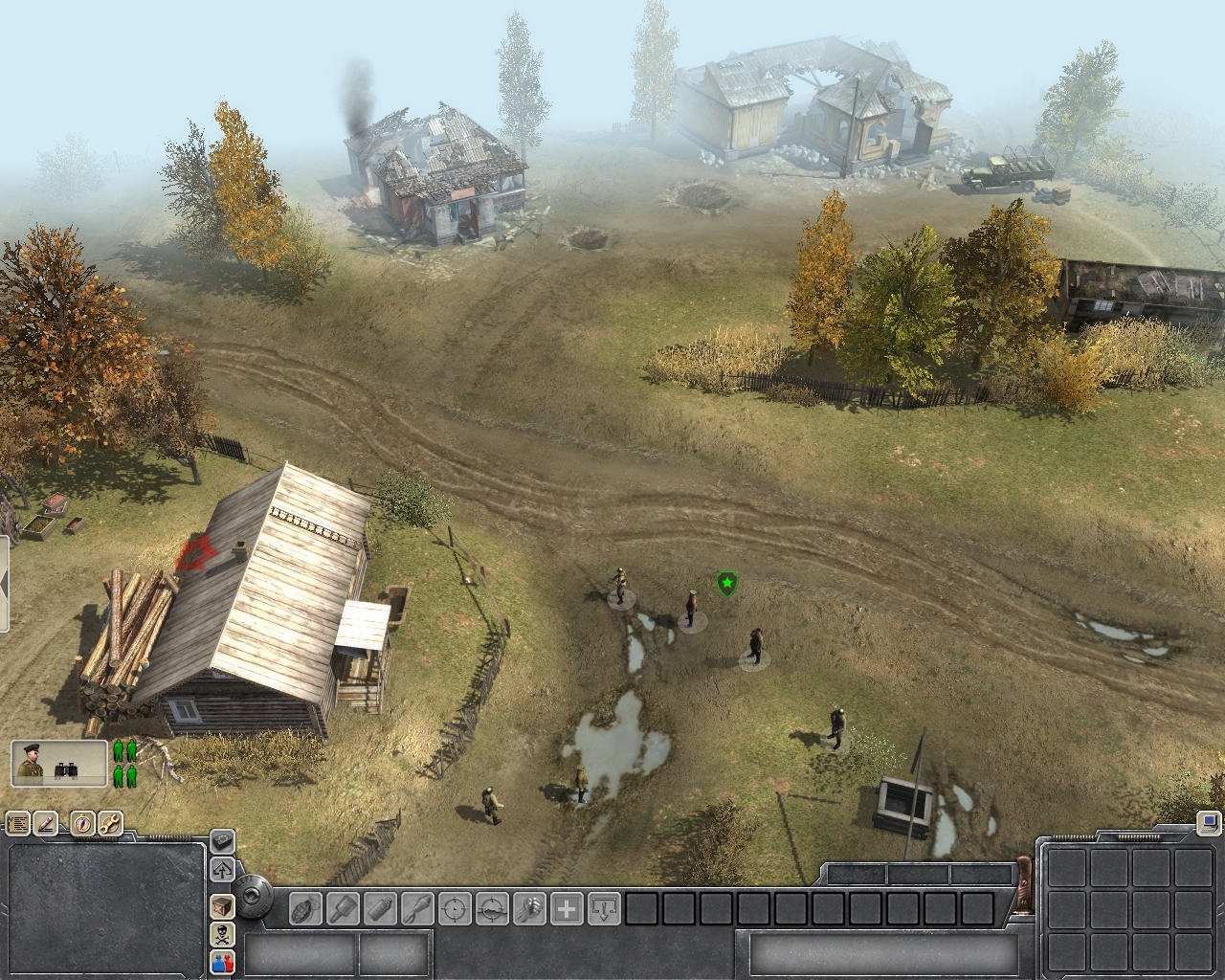
Task: Pick the stick grenade action
Action: point(417,907)
